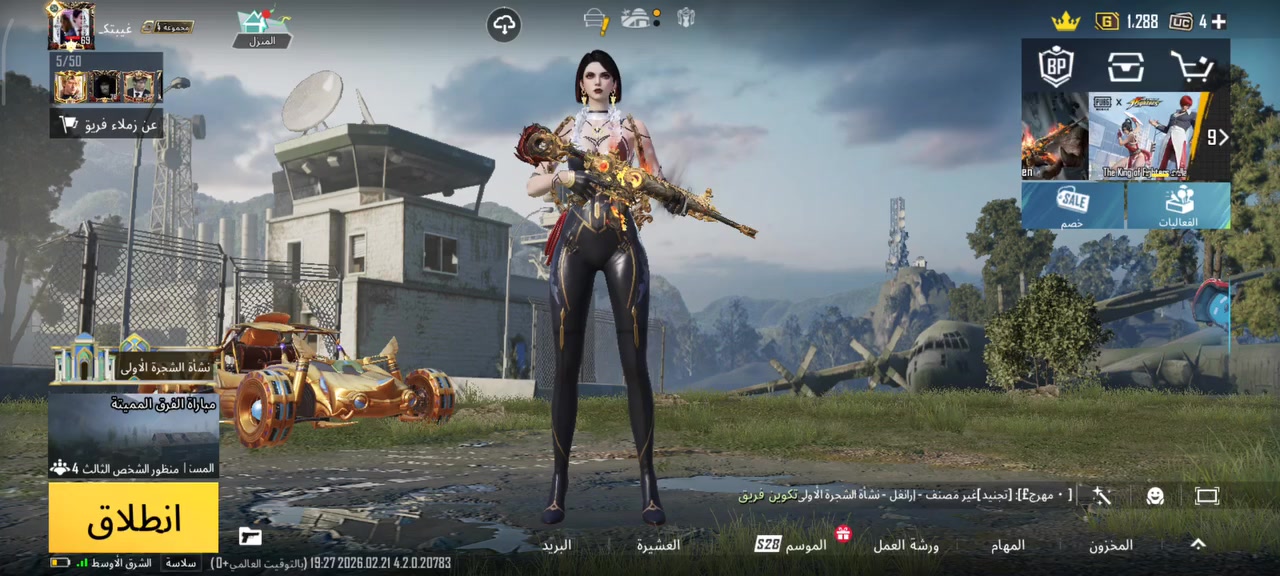
Task: Open the الموسم S28 season menu
Action: tap(792, 545)
